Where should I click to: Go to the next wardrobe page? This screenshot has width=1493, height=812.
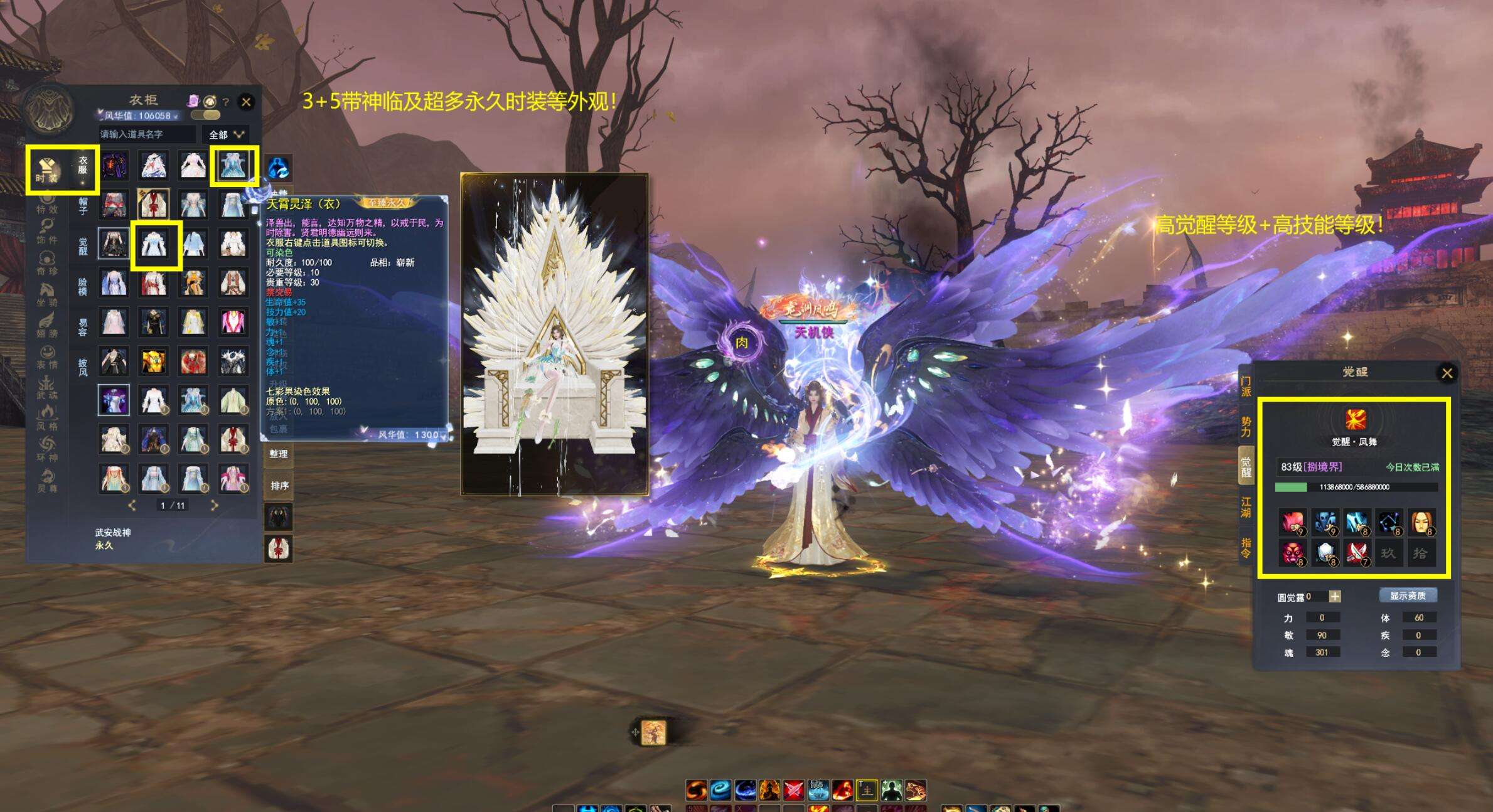214,505
